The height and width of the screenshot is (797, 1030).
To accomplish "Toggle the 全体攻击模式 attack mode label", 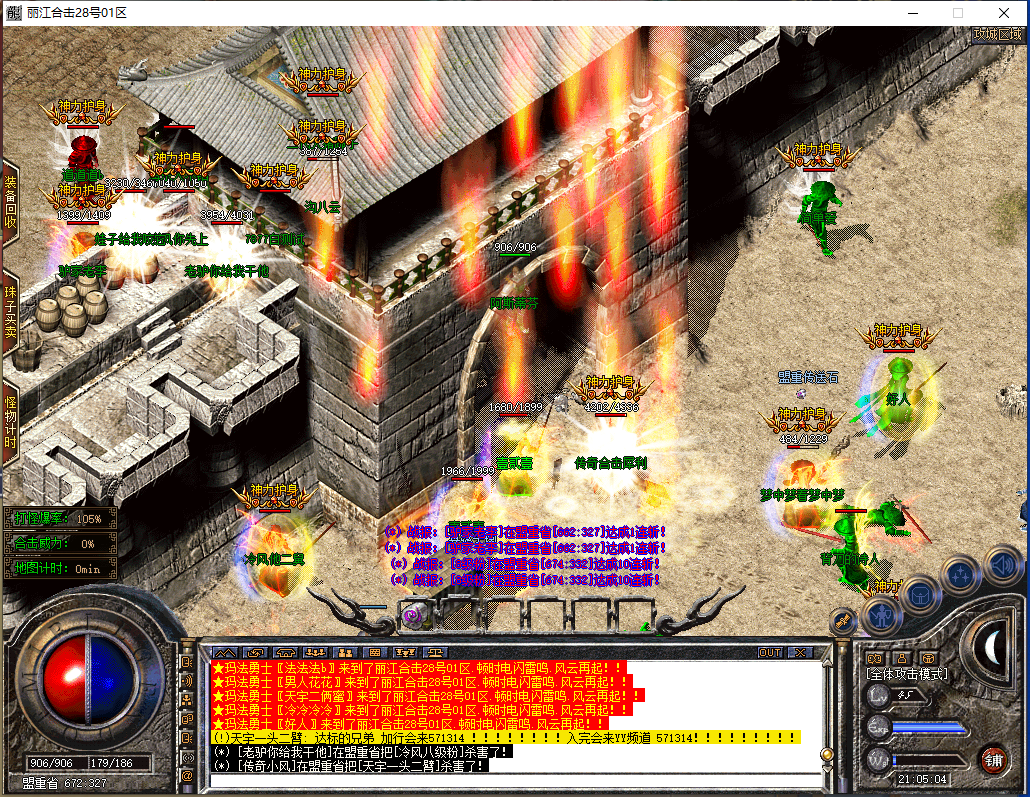I will tap(906, 674).
